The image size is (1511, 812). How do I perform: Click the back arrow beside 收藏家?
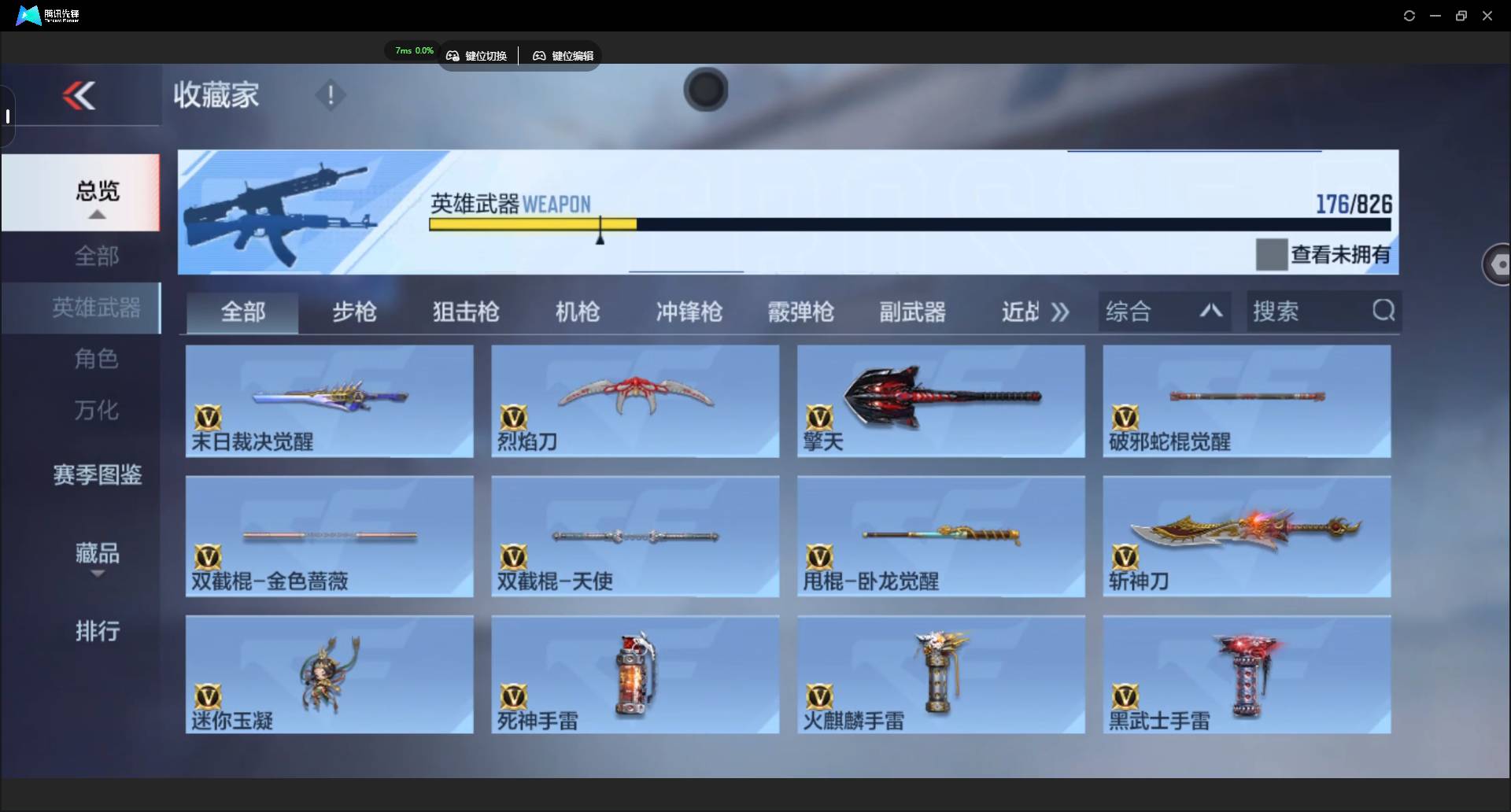(79, 95)
